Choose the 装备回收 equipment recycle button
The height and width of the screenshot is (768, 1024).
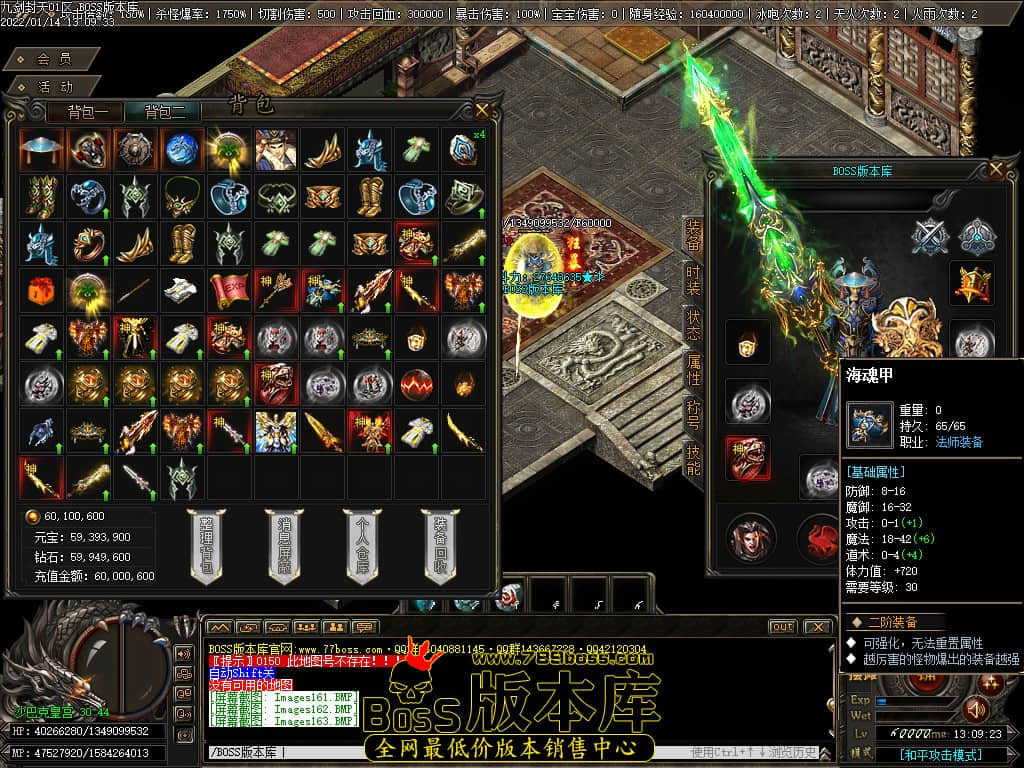pyautogui.click(x=440, y=546)
